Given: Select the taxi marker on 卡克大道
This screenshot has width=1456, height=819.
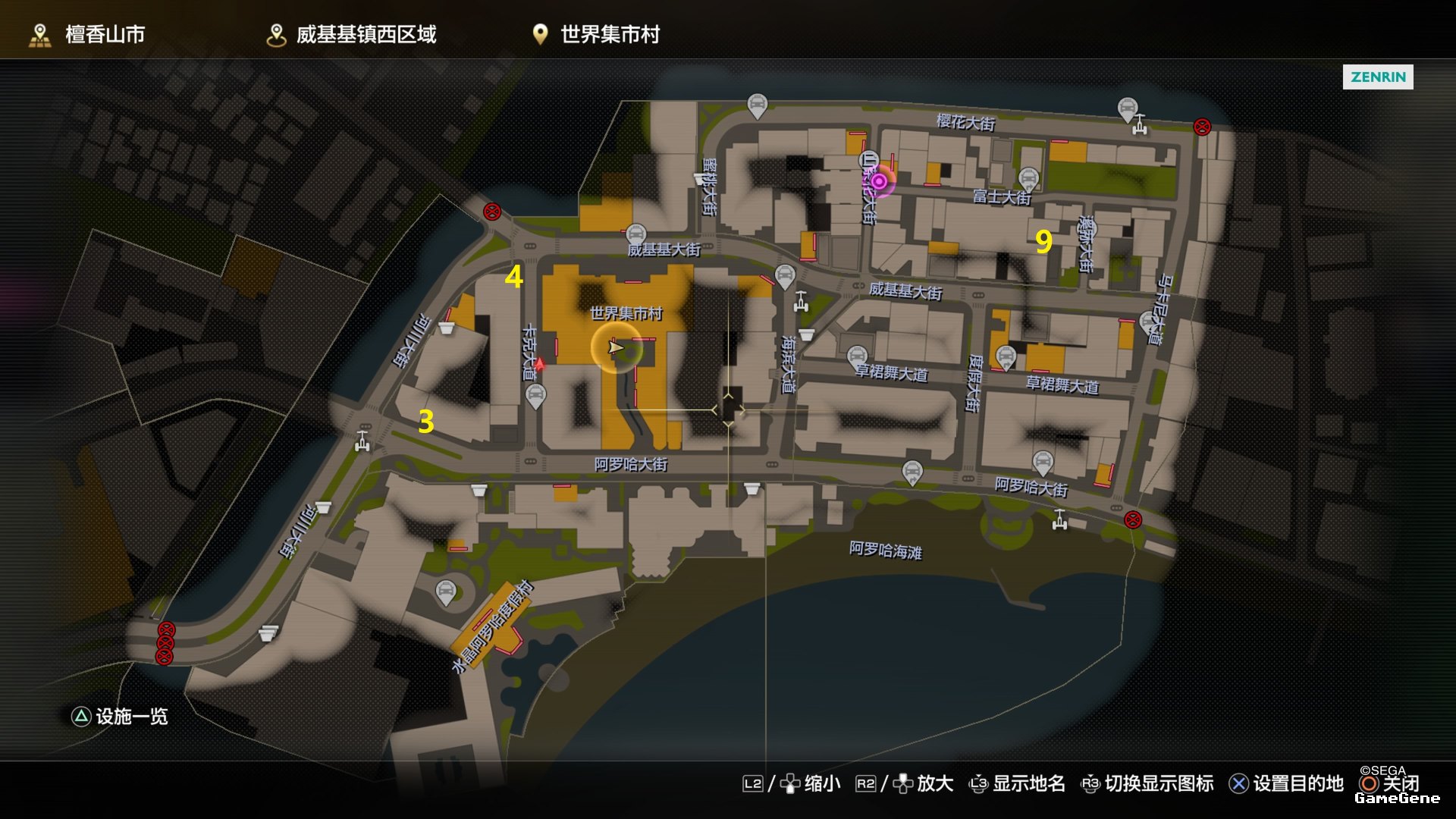Looking at the screenshot, I should 535,394.
